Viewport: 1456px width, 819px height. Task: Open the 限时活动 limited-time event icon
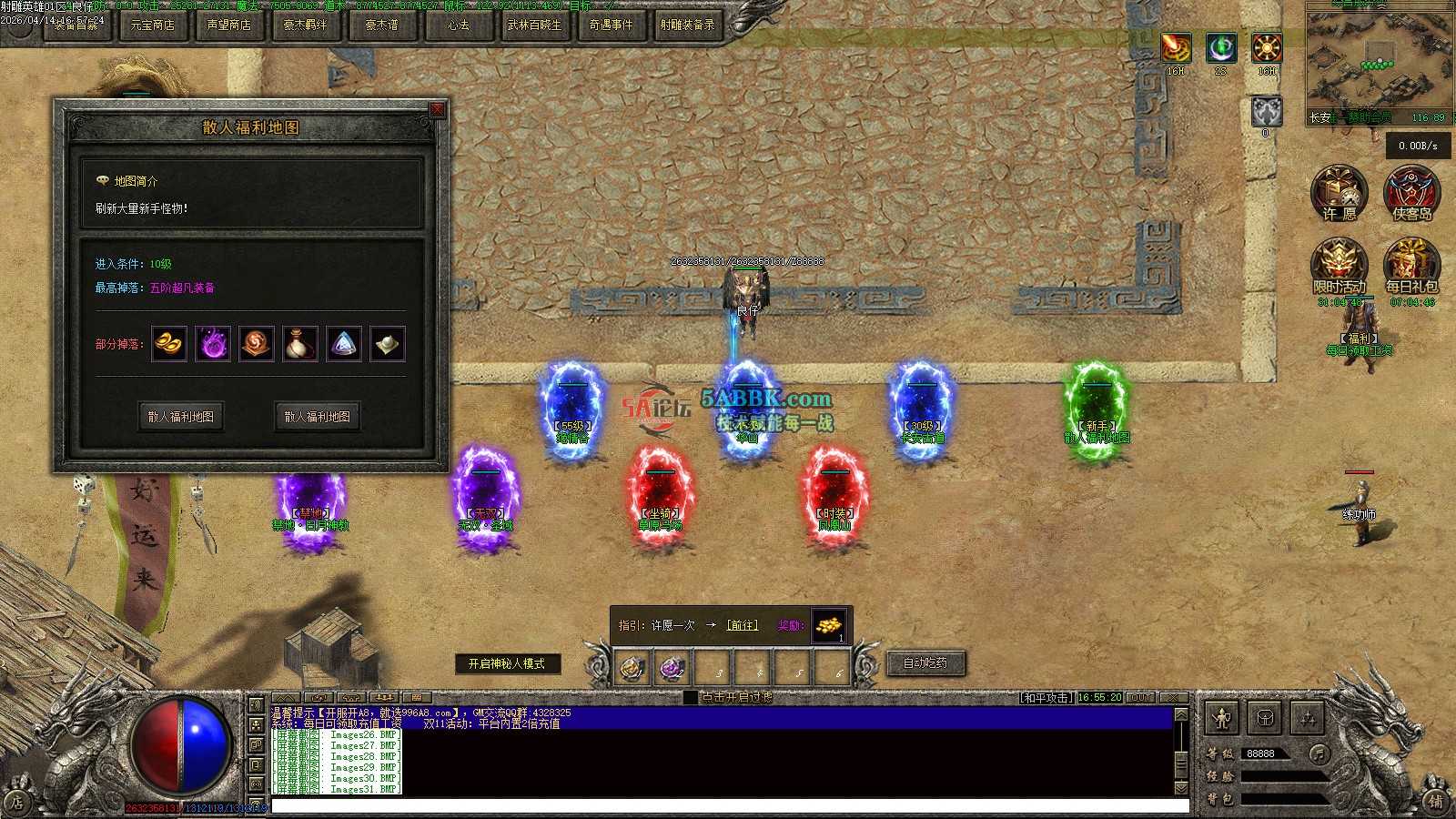(1339, 265)
